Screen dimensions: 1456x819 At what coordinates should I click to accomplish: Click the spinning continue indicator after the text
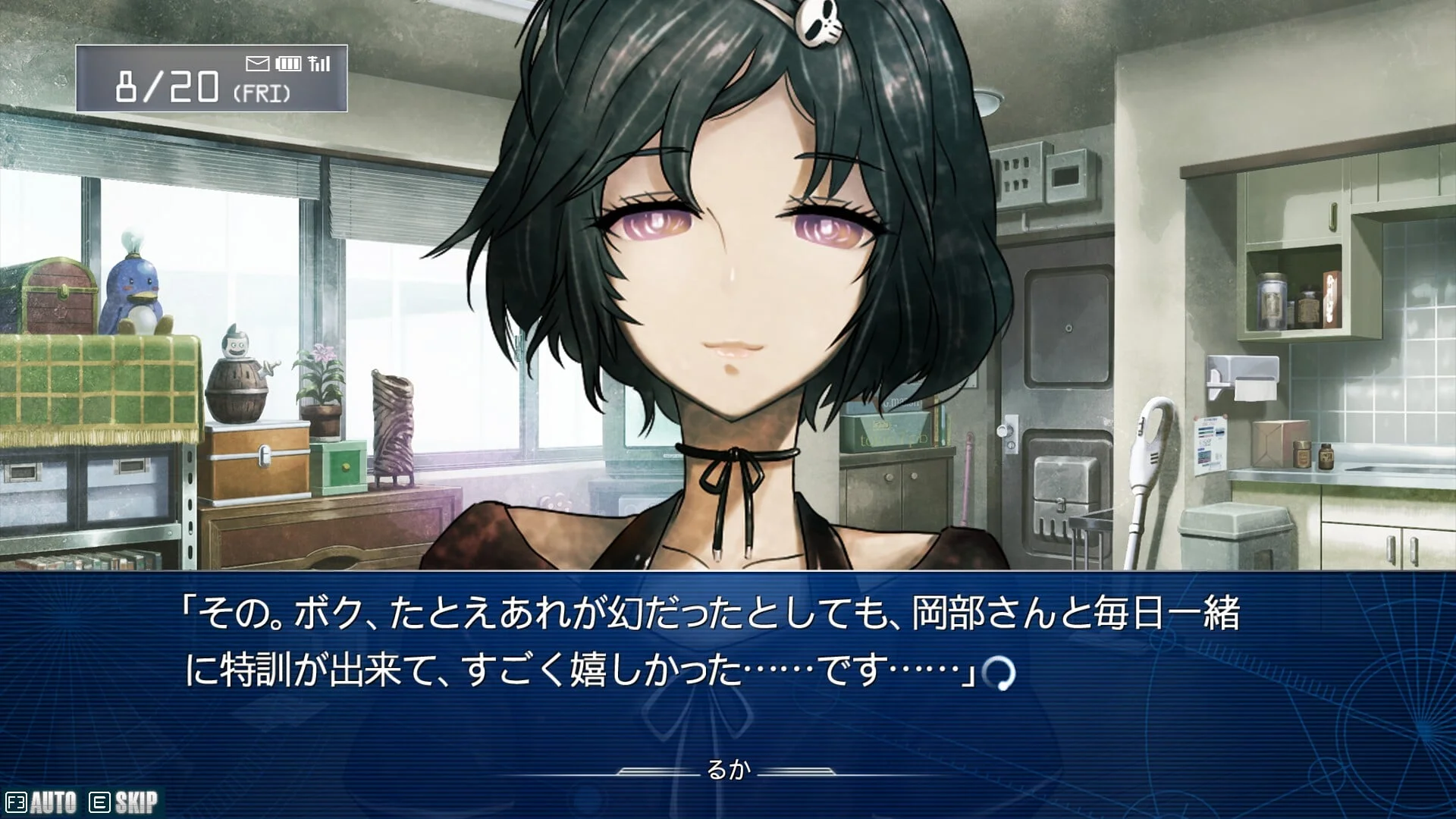click(998, 673)
